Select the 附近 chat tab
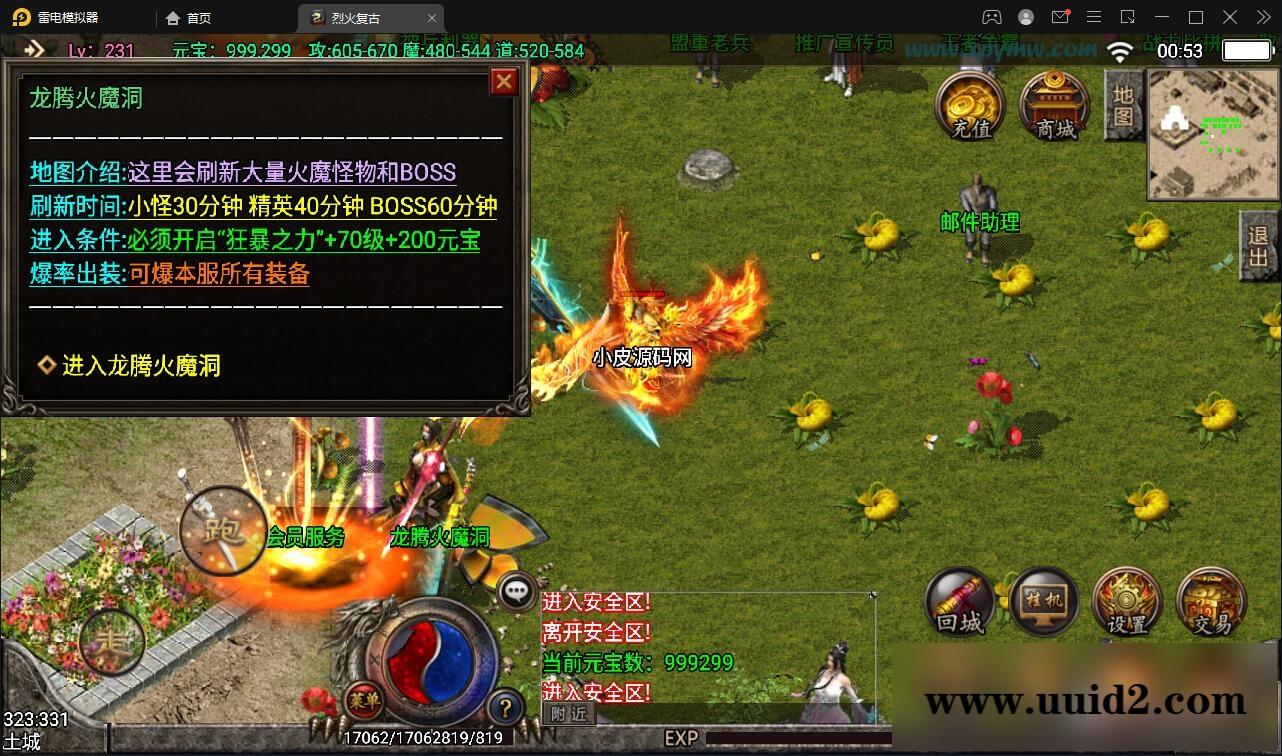 point(568,713)
